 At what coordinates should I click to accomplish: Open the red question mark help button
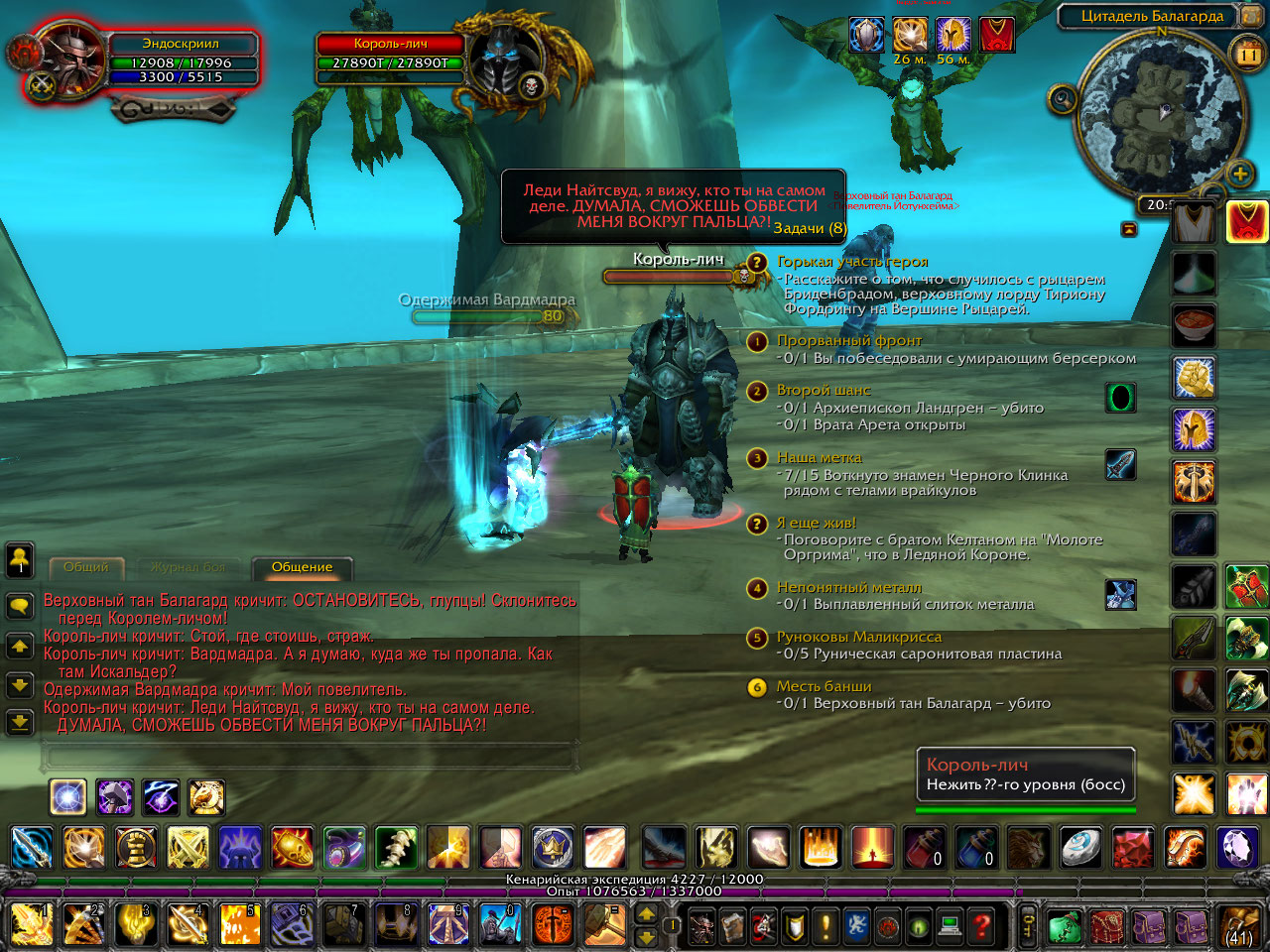tap(981, 926)
